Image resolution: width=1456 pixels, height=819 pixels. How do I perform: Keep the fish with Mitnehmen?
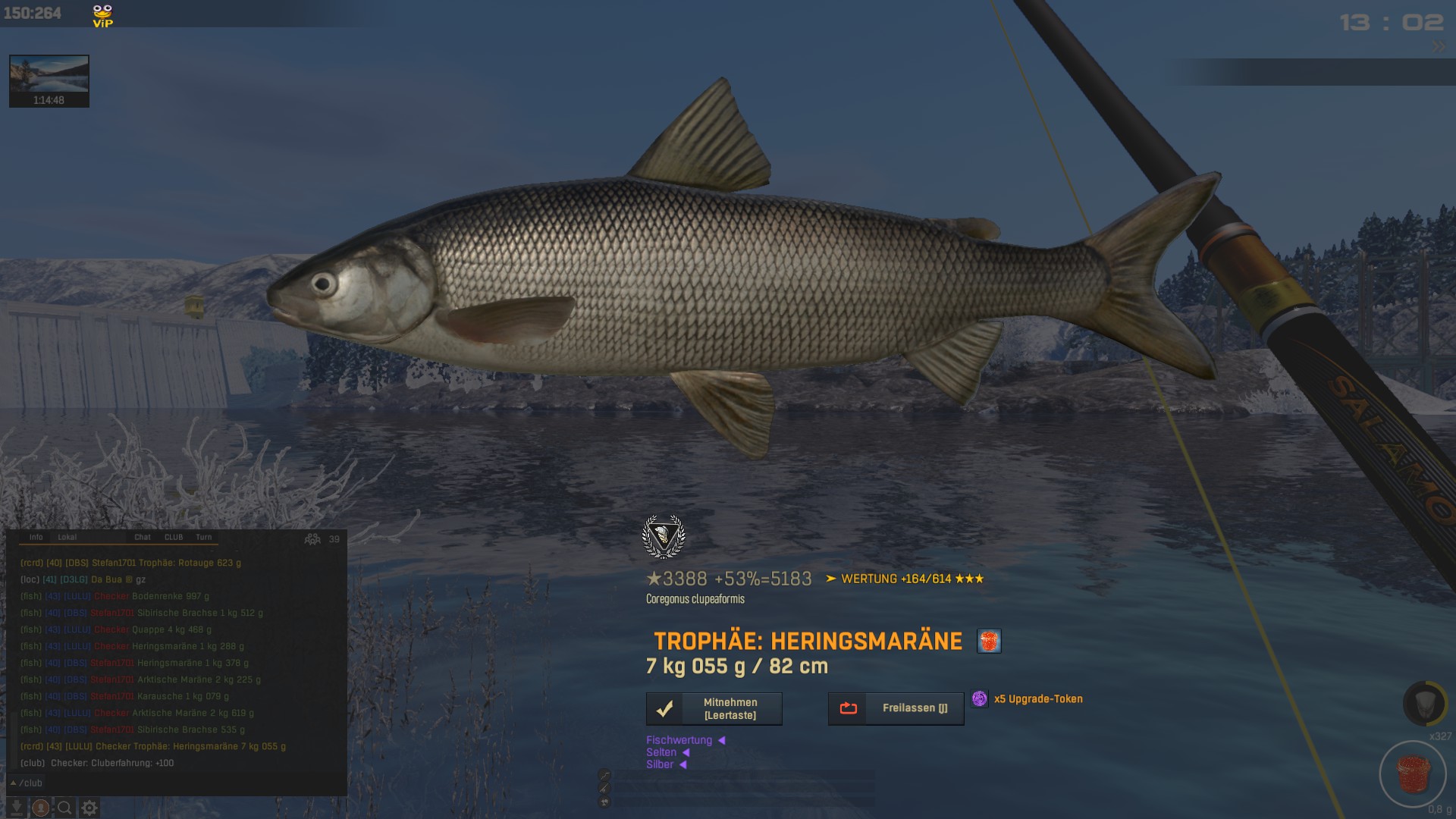click(714, 709)
